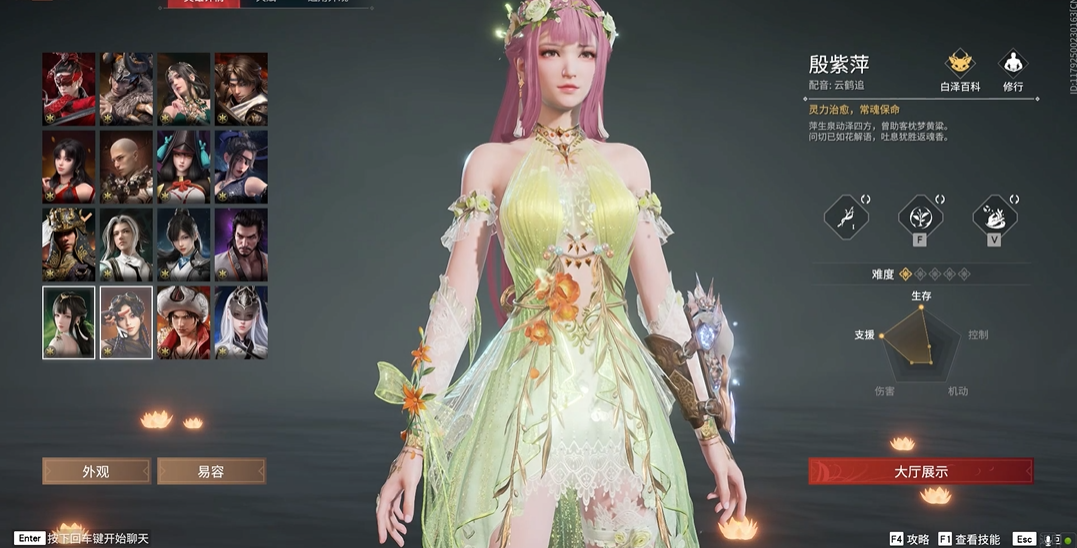Select the horned-helmet warrior portrait
Viewport: 1077px width, 548px height.
pyautogui.click(x=126, y=89)
